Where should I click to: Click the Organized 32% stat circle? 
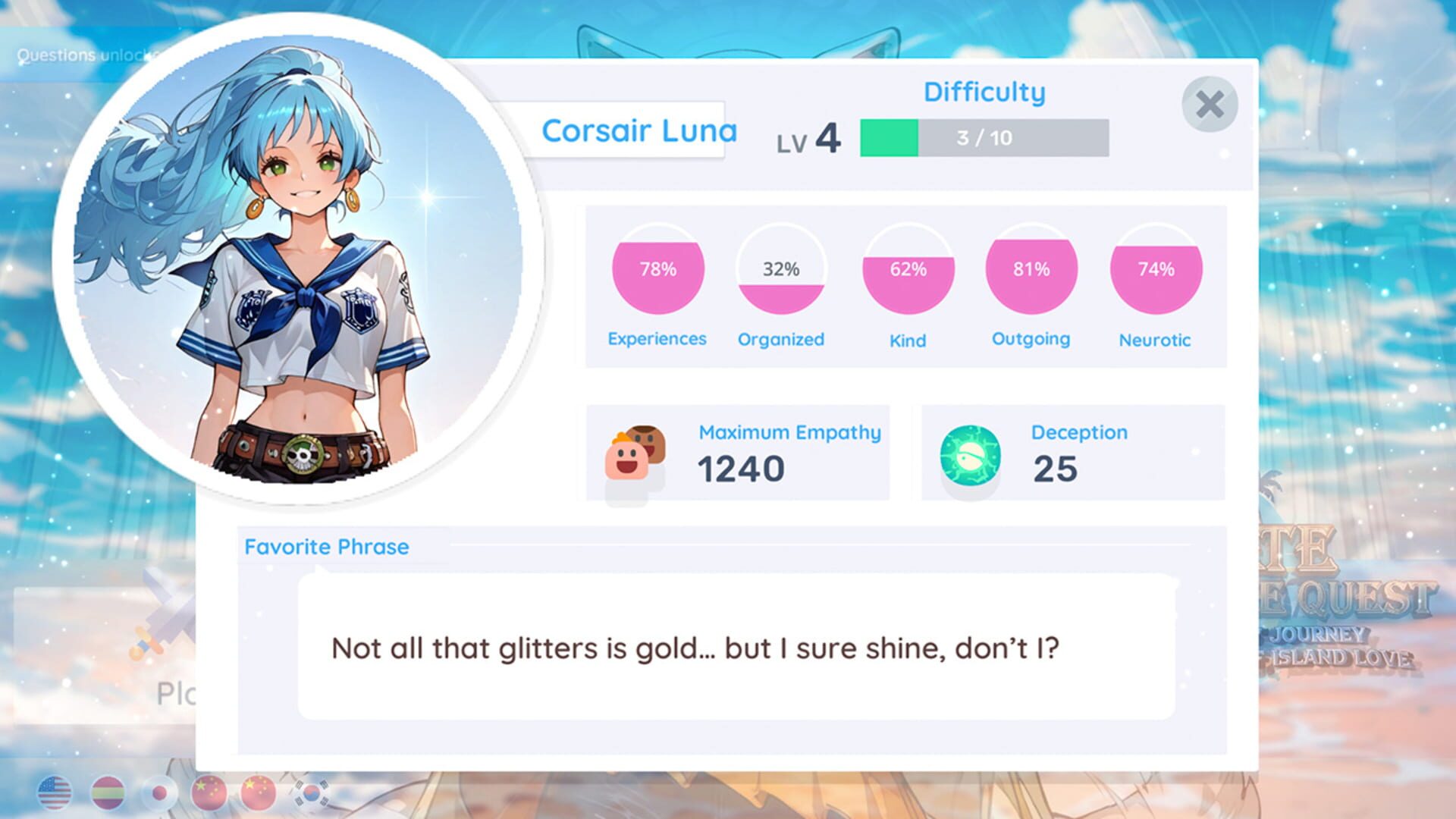[x=780, y=269]
